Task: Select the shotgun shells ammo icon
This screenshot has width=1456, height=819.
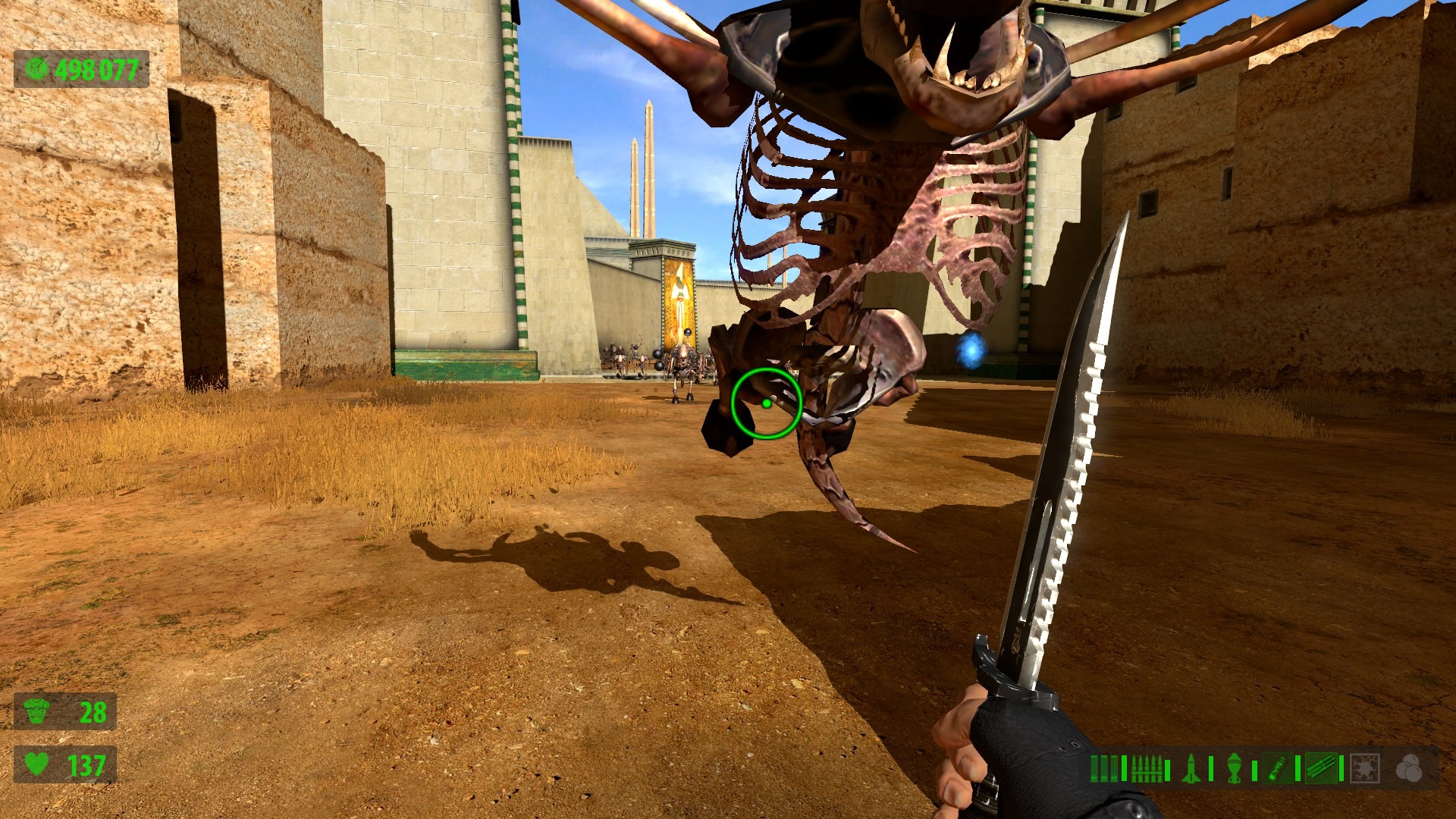Action: 1104,768
